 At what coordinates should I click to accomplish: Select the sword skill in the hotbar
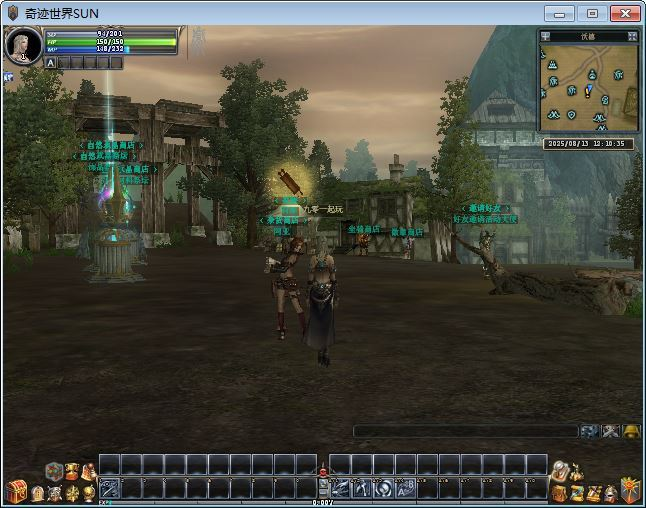[109, 488]
